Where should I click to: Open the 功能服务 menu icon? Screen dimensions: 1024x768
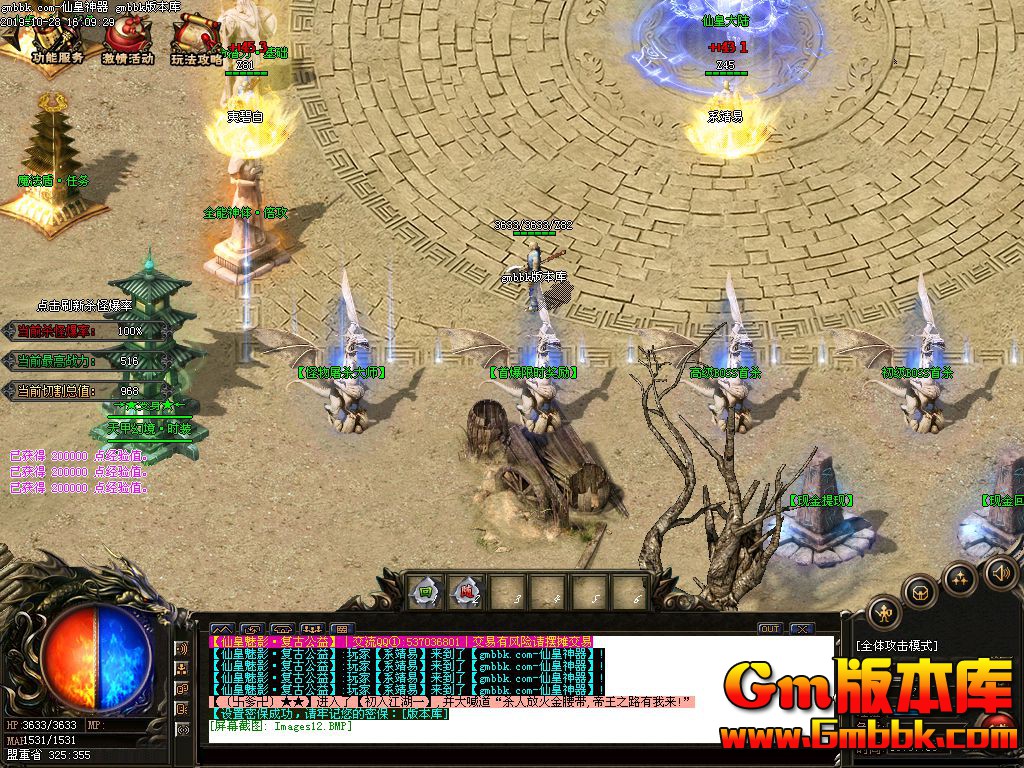tap(57, 40)
